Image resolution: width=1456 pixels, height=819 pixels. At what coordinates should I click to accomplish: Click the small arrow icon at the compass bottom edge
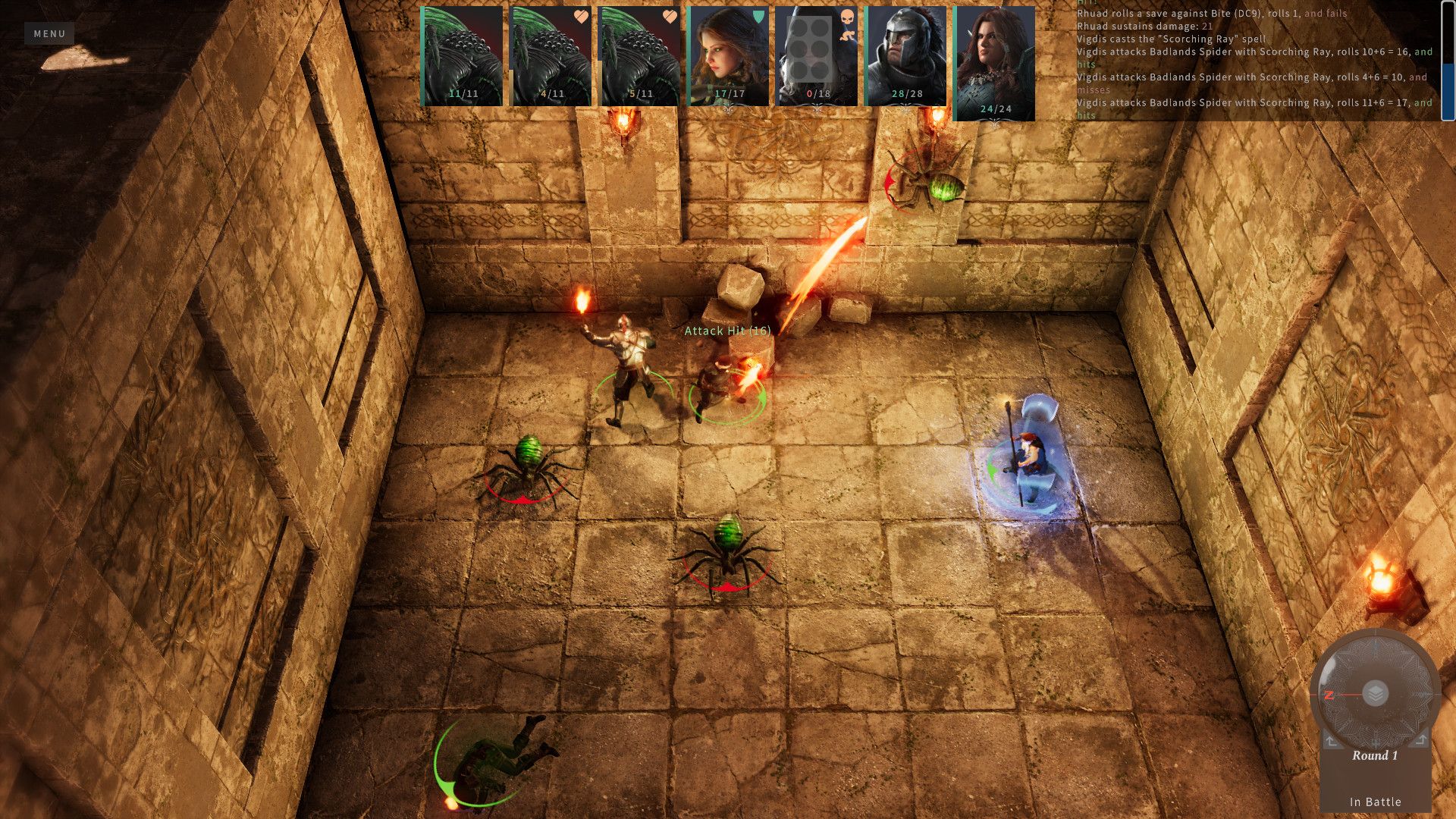(x=1376, y=743)
